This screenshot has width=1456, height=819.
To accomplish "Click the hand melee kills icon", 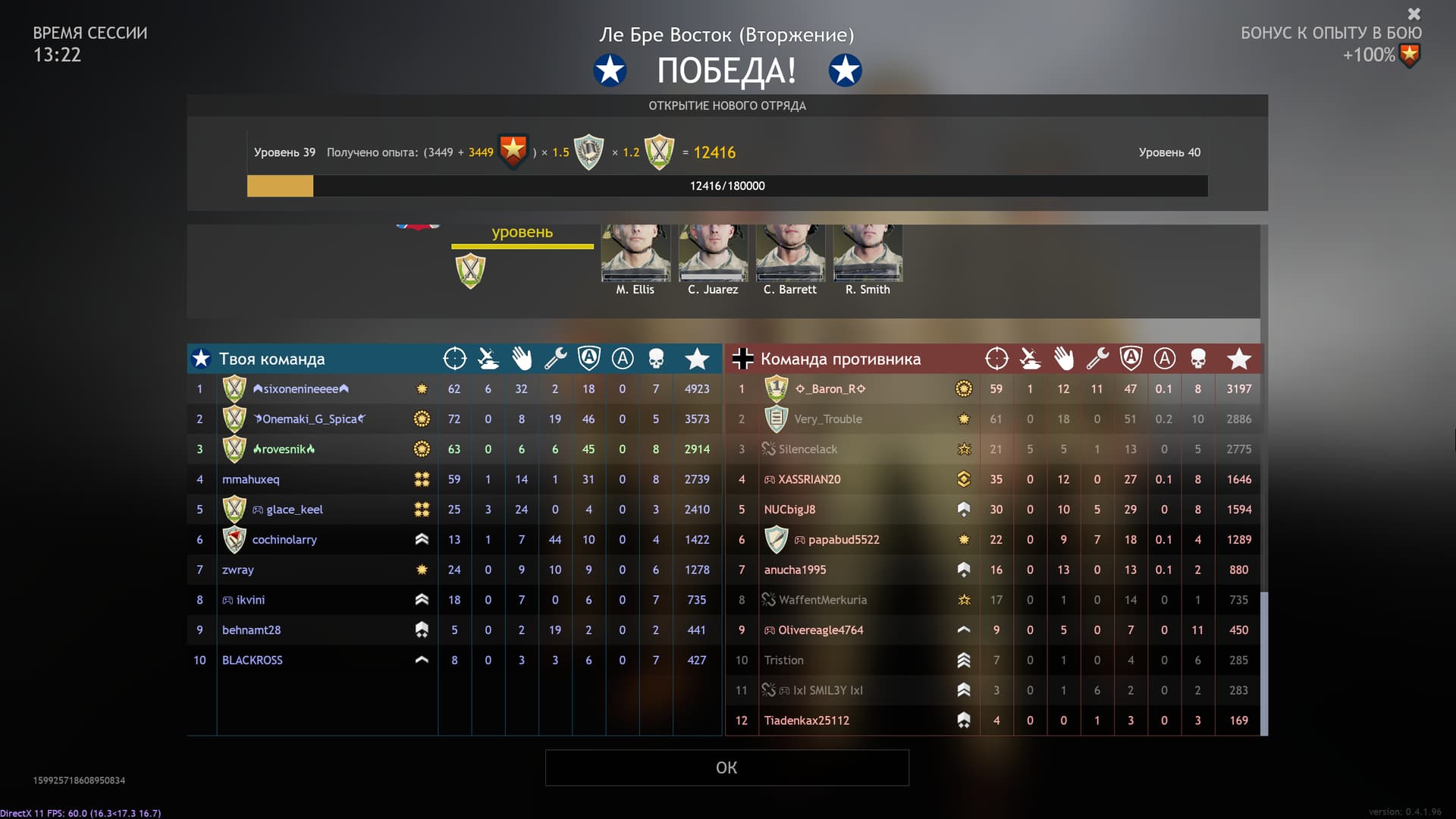I will click(x=522, y=358).
